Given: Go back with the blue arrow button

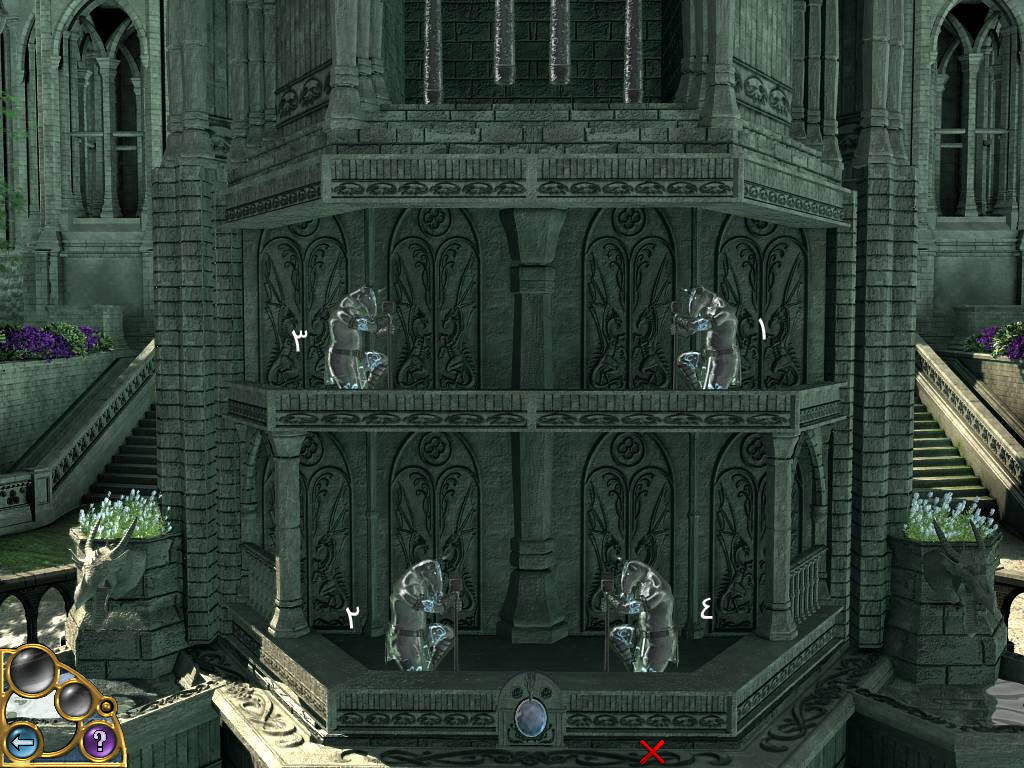Looking at the screenshot, I should [22, 741].
